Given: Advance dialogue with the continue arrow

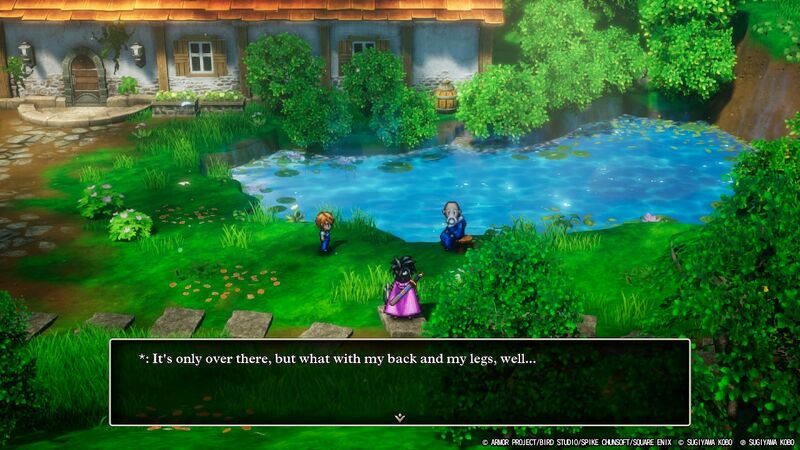Looking at the screenshot, I should coord(399,416).
